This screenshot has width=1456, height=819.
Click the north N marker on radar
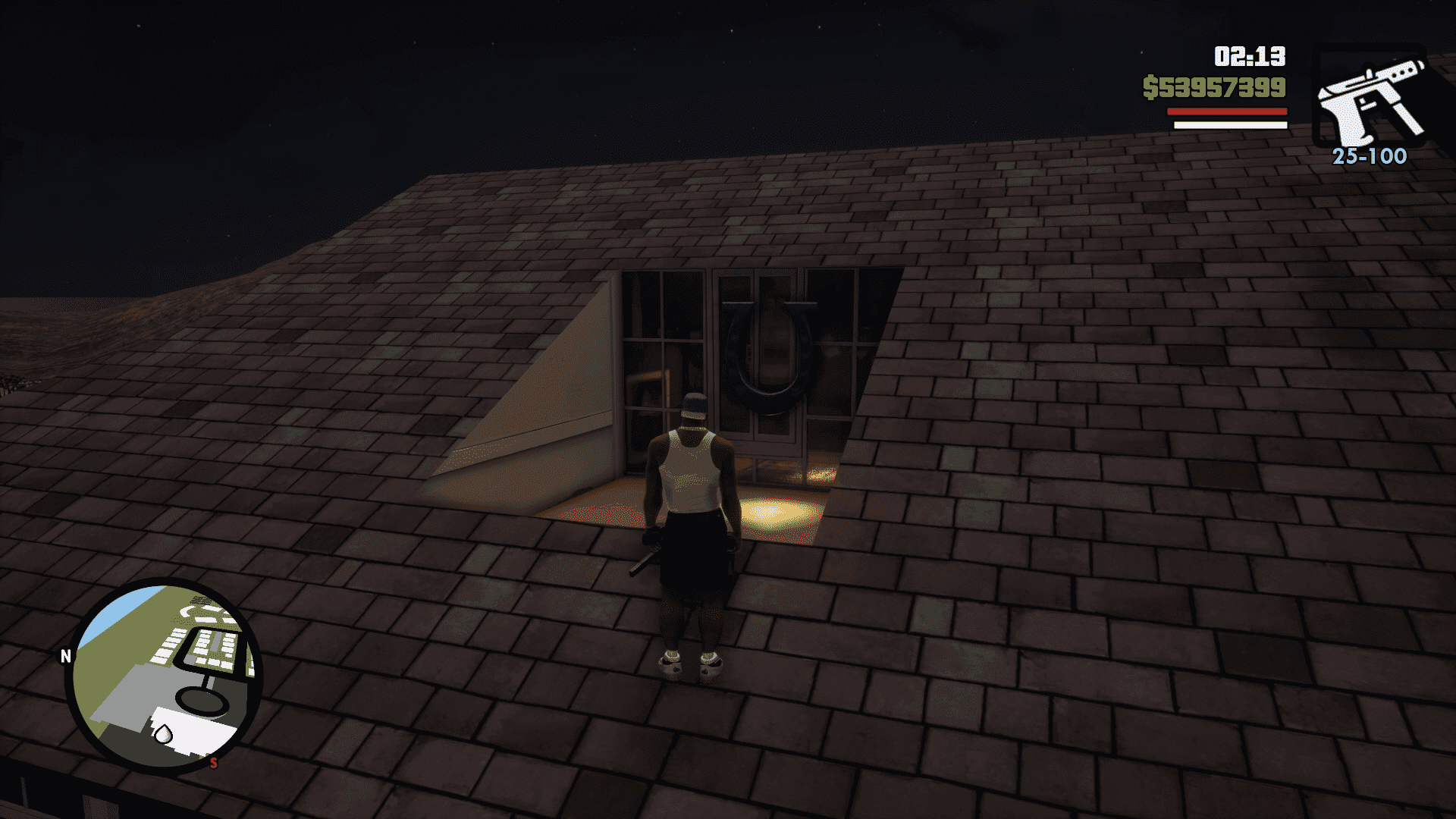click(66, 656)
